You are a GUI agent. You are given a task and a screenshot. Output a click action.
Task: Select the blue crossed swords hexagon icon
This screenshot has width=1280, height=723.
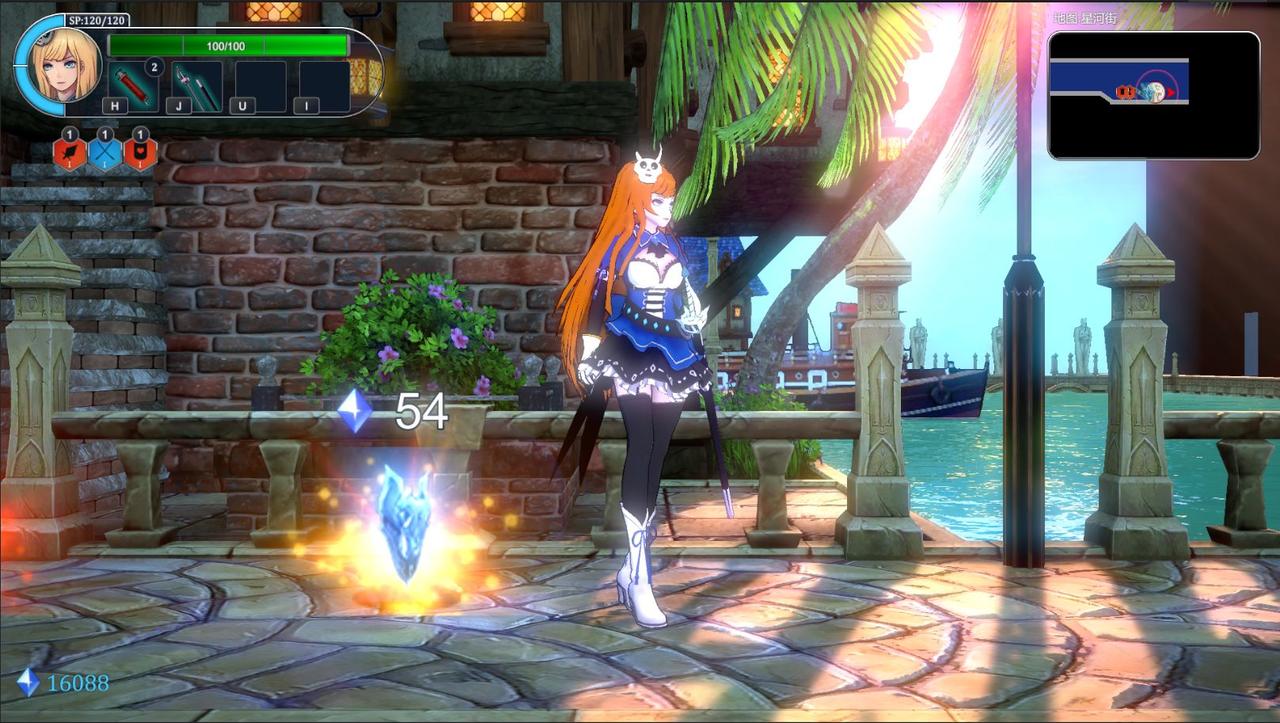[105, 154]
